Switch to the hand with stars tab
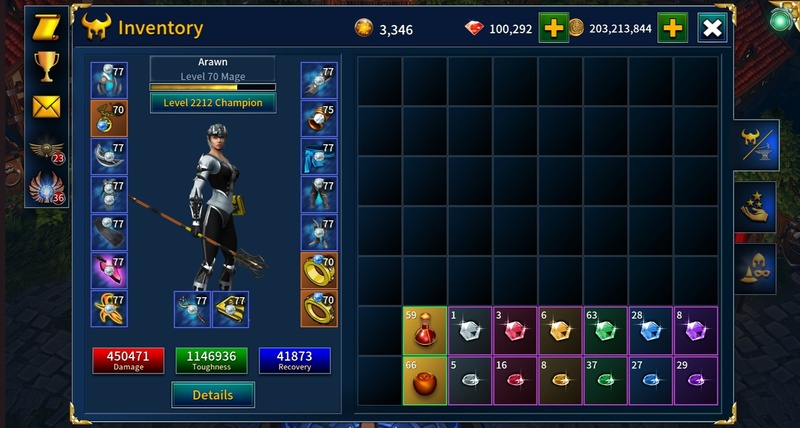Image resolution: width=800 pixels, height=428 pixels. [x=755, y=206]
